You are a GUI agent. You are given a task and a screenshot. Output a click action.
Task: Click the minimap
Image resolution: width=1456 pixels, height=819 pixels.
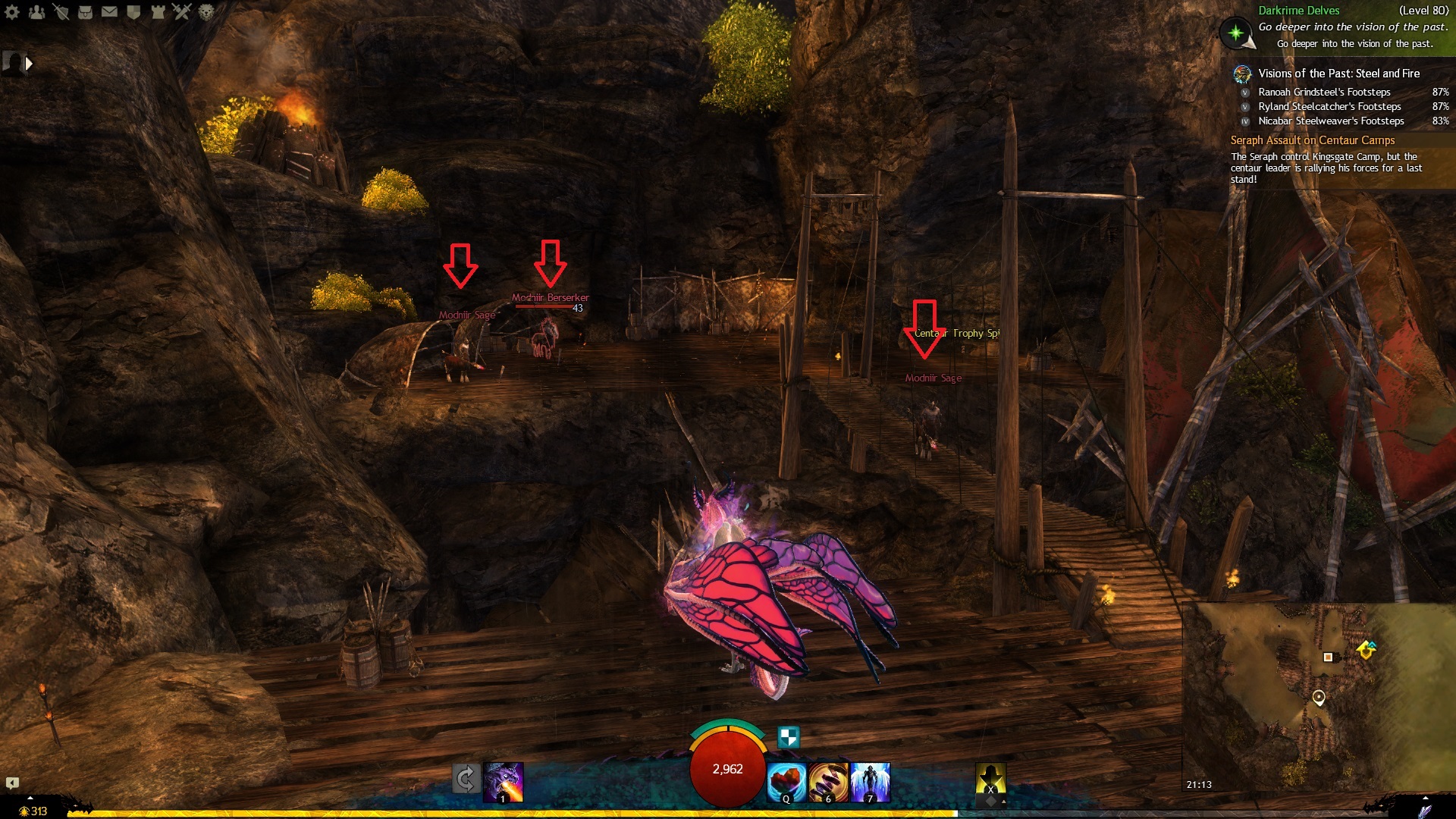pos(1318,698)
